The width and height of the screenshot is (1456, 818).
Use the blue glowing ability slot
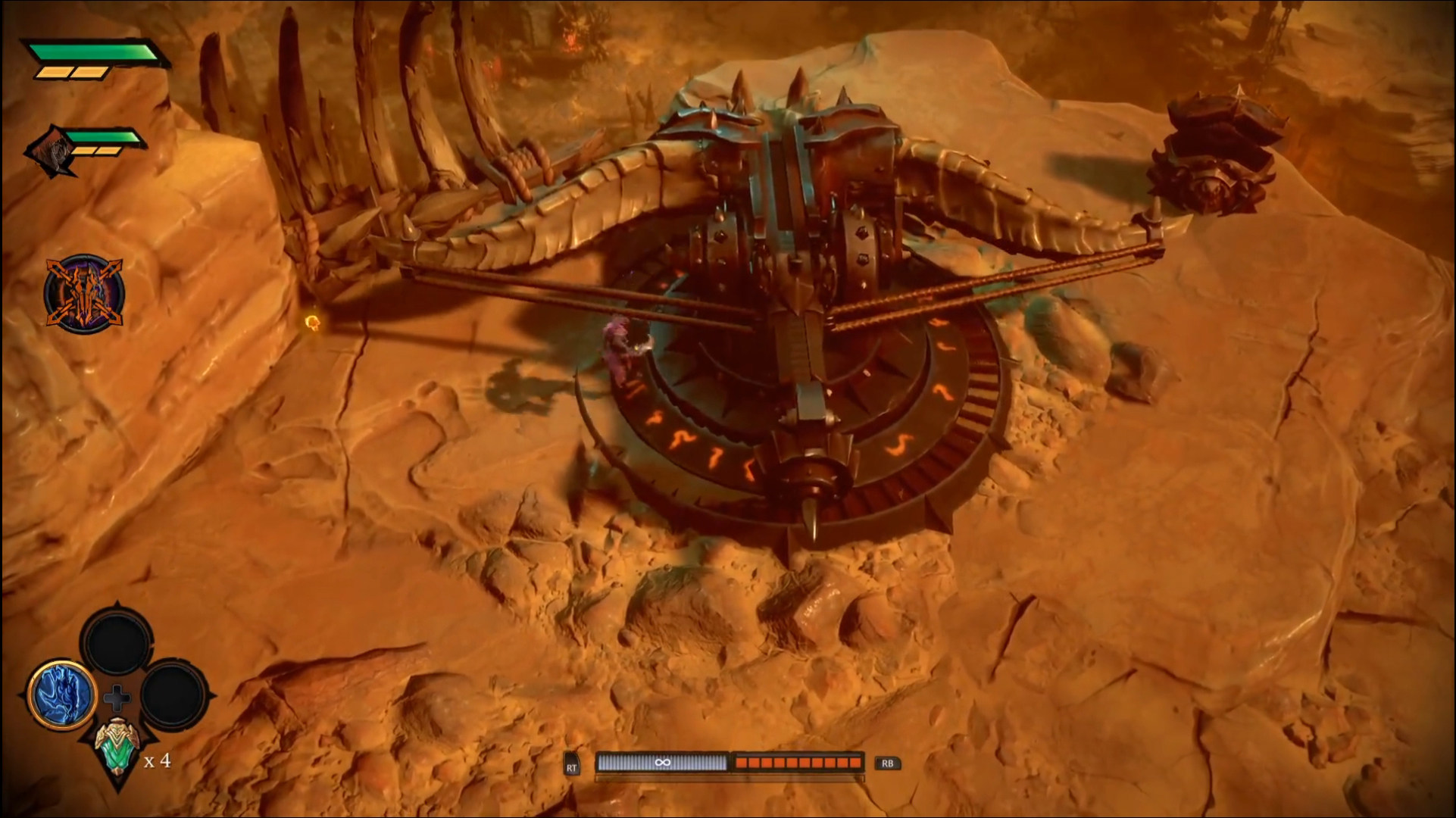(x=62, y=695)
